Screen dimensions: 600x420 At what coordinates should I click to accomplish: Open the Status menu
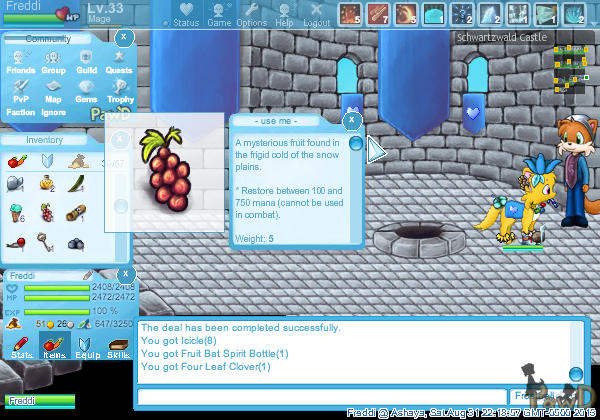(185, 14)
